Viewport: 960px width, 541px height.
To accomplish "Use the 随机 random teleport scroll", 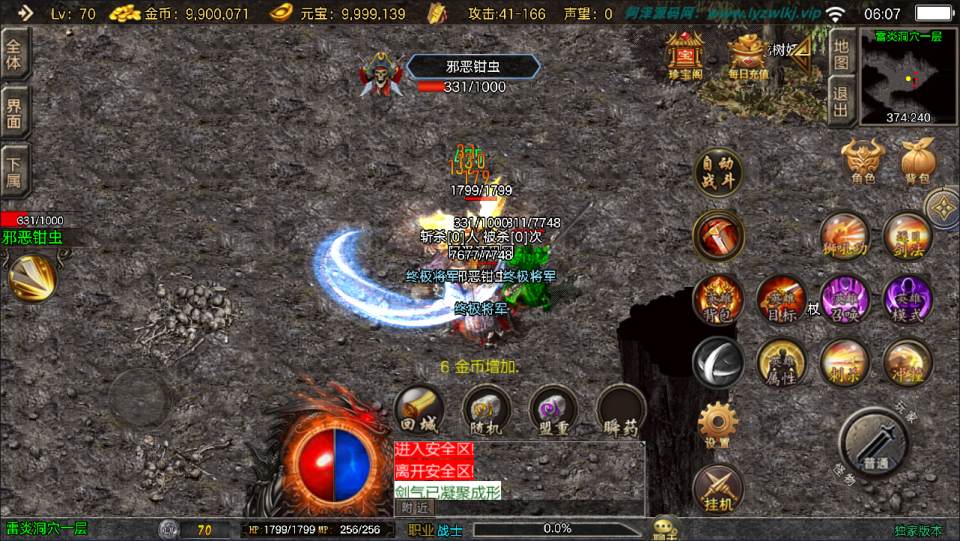I will 486,410.
